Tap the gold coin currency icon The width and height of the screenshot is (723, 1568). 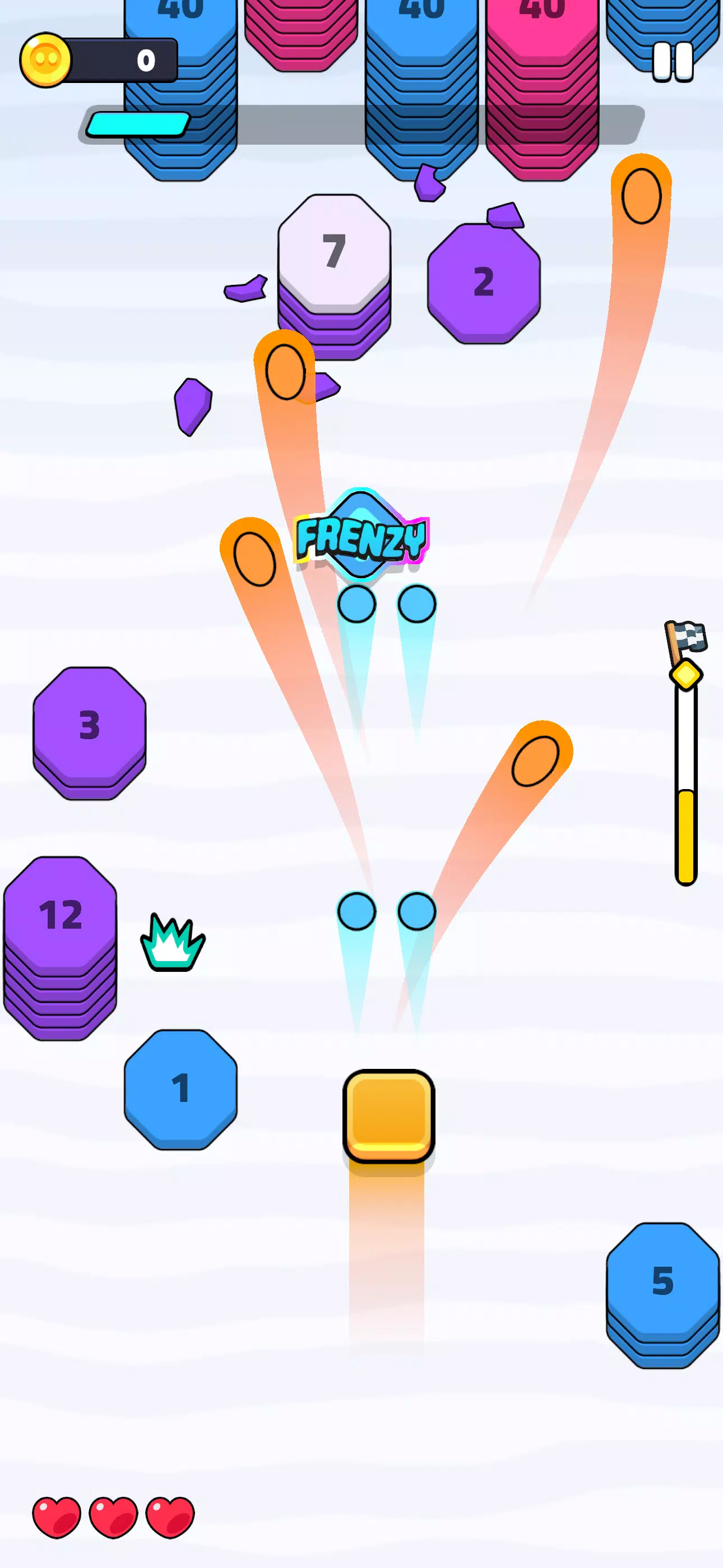48,59
